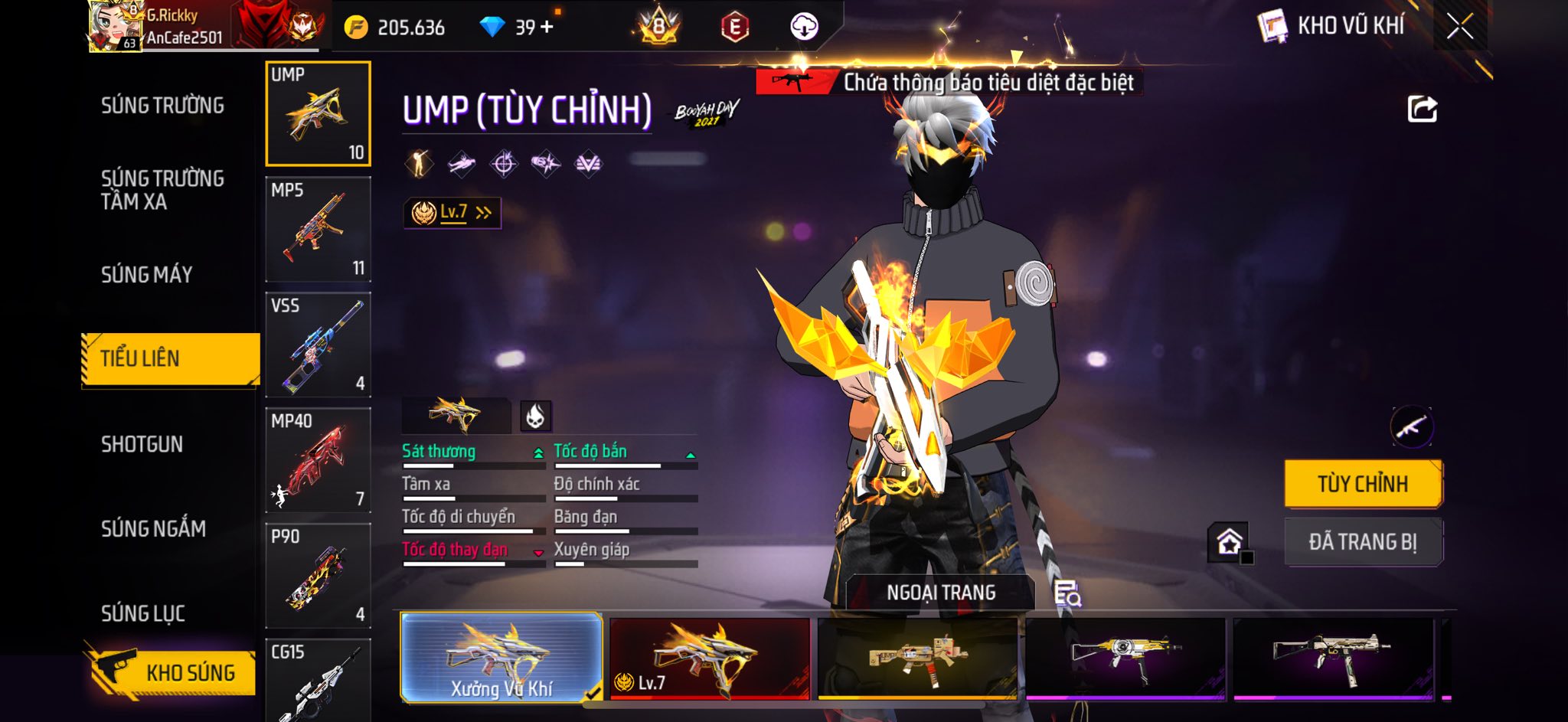Open the Kho Súng button
Viewport: 1568px width, 722px height.
click(171, 672)
